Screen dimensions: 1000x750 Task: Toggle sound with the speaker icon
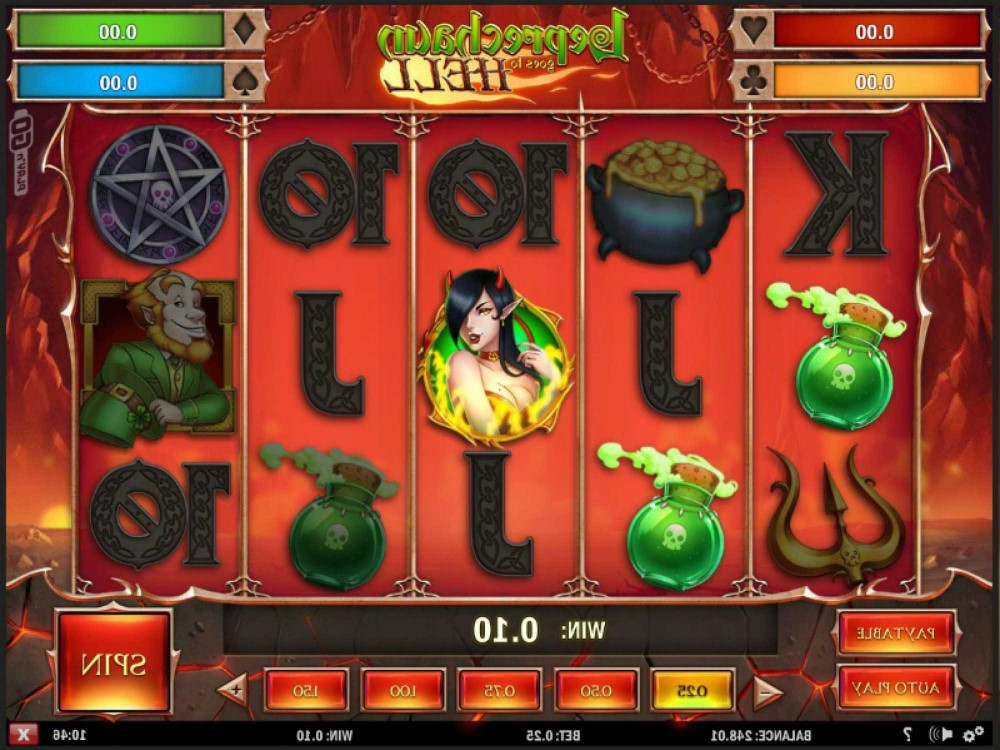point(939,736)
